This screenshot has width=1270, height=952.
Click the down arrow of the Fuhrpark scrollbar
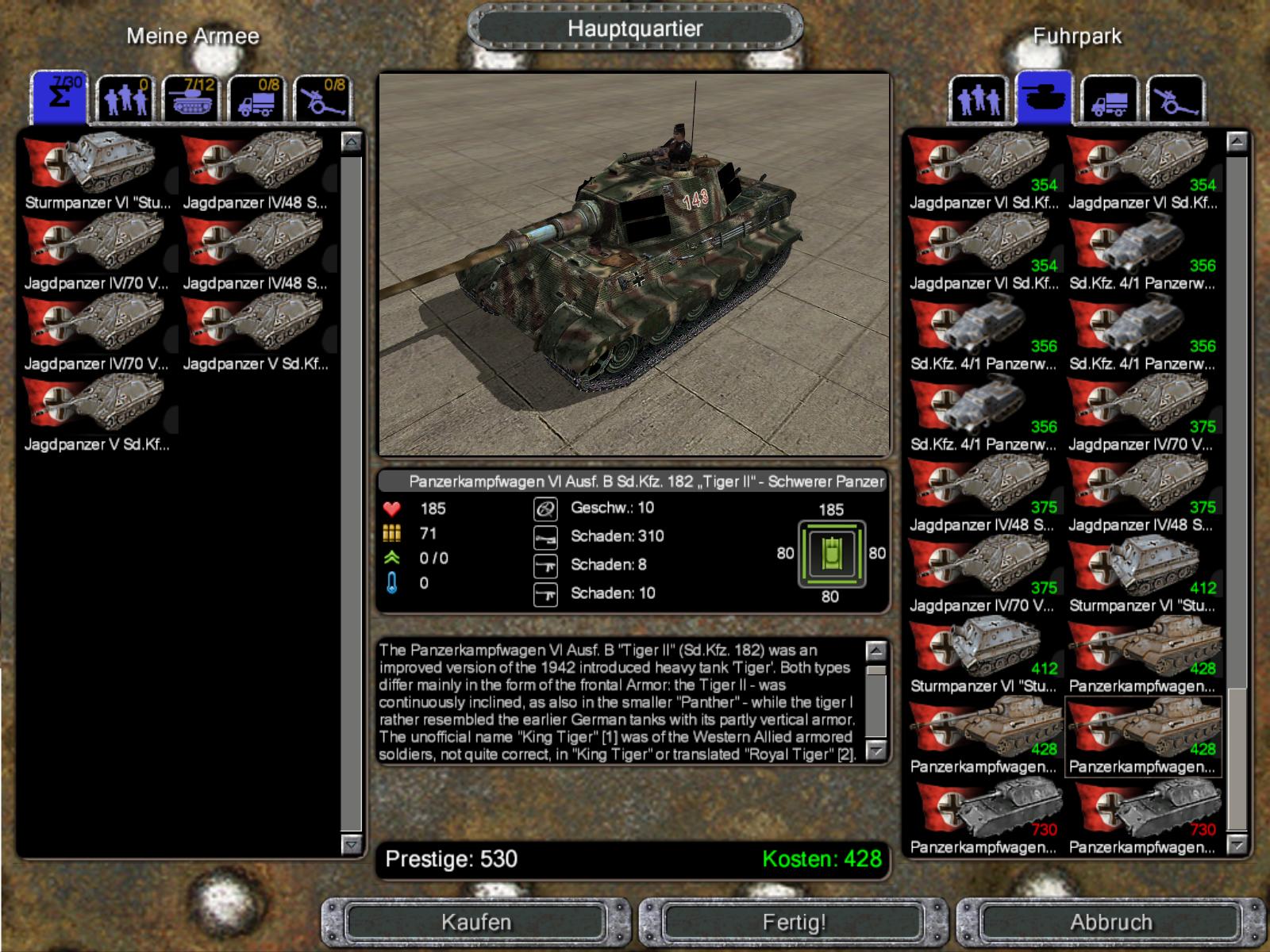click(1237, 845)
